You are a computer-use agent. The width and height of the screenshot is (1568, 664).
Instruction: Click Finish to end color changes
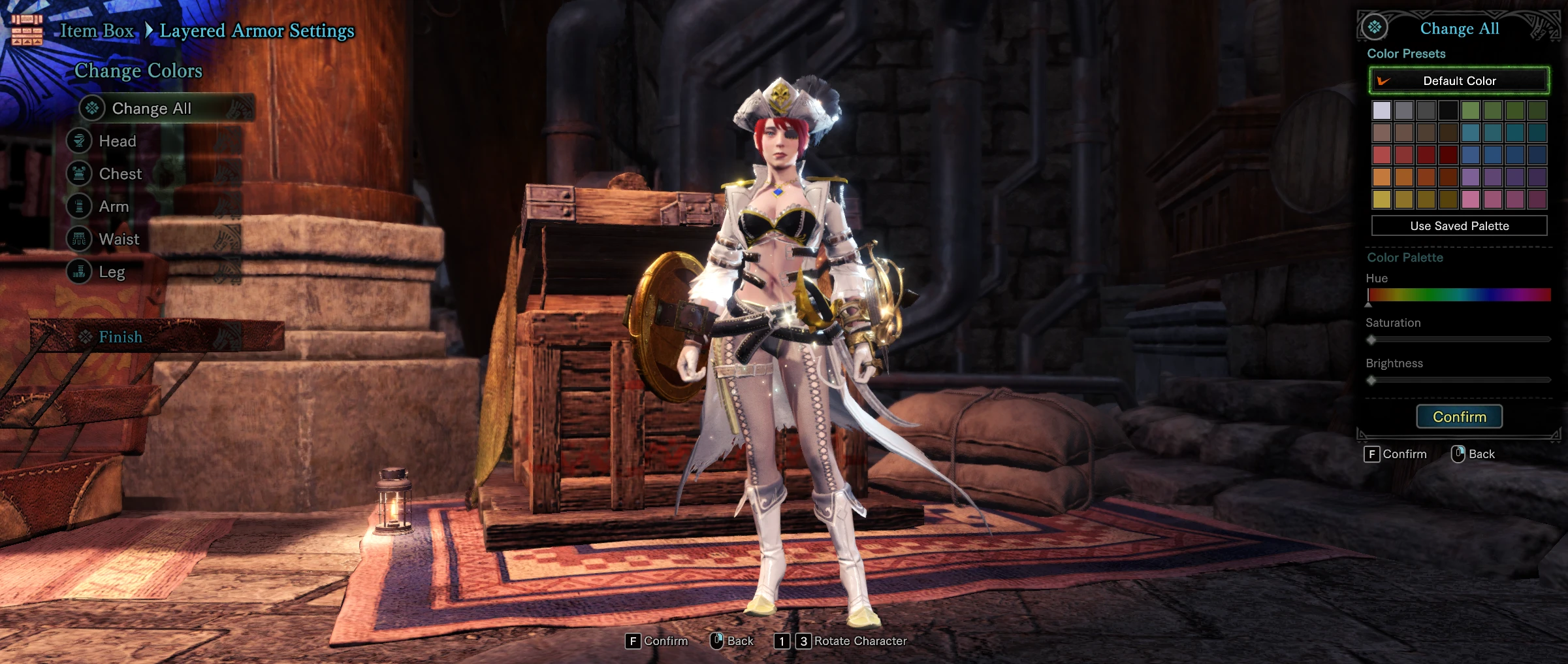120,337
